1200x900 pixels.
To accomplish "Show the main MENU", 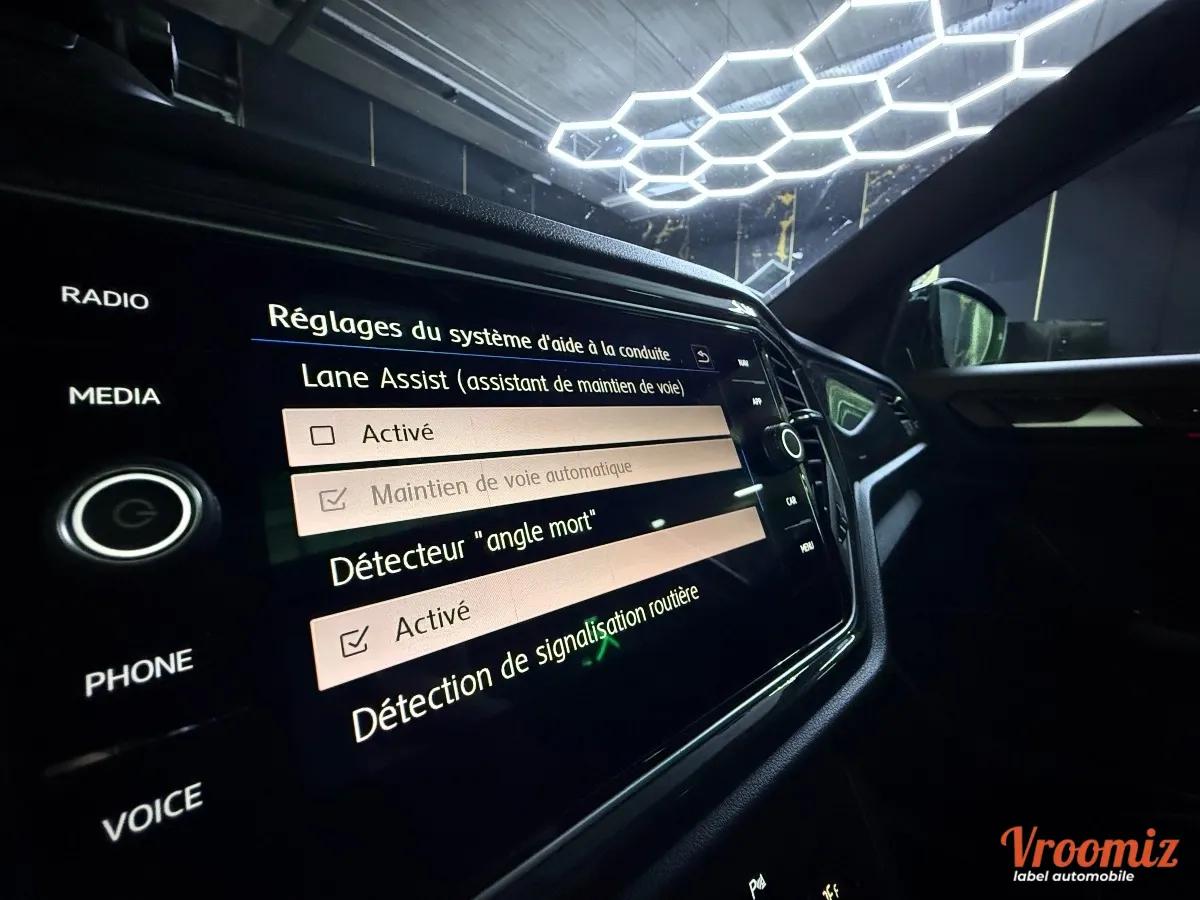I will [x=806, y=547].
